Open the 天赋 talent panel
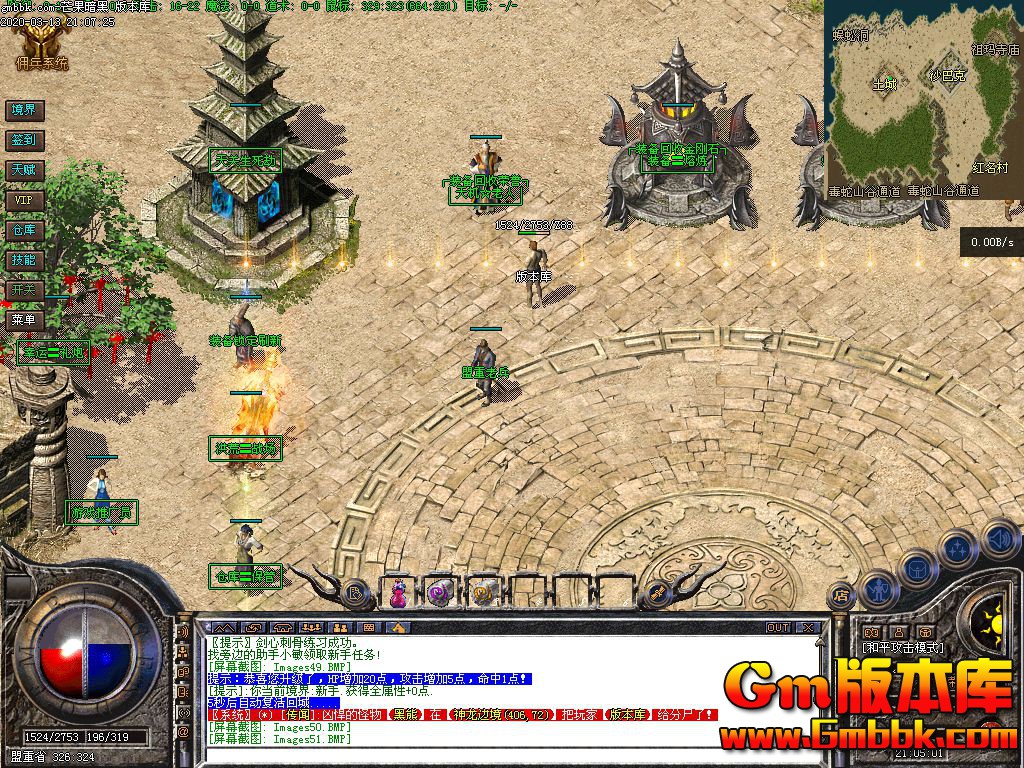Image resolution: width=1024 pixels, height=768 pixels. (23, 170)
